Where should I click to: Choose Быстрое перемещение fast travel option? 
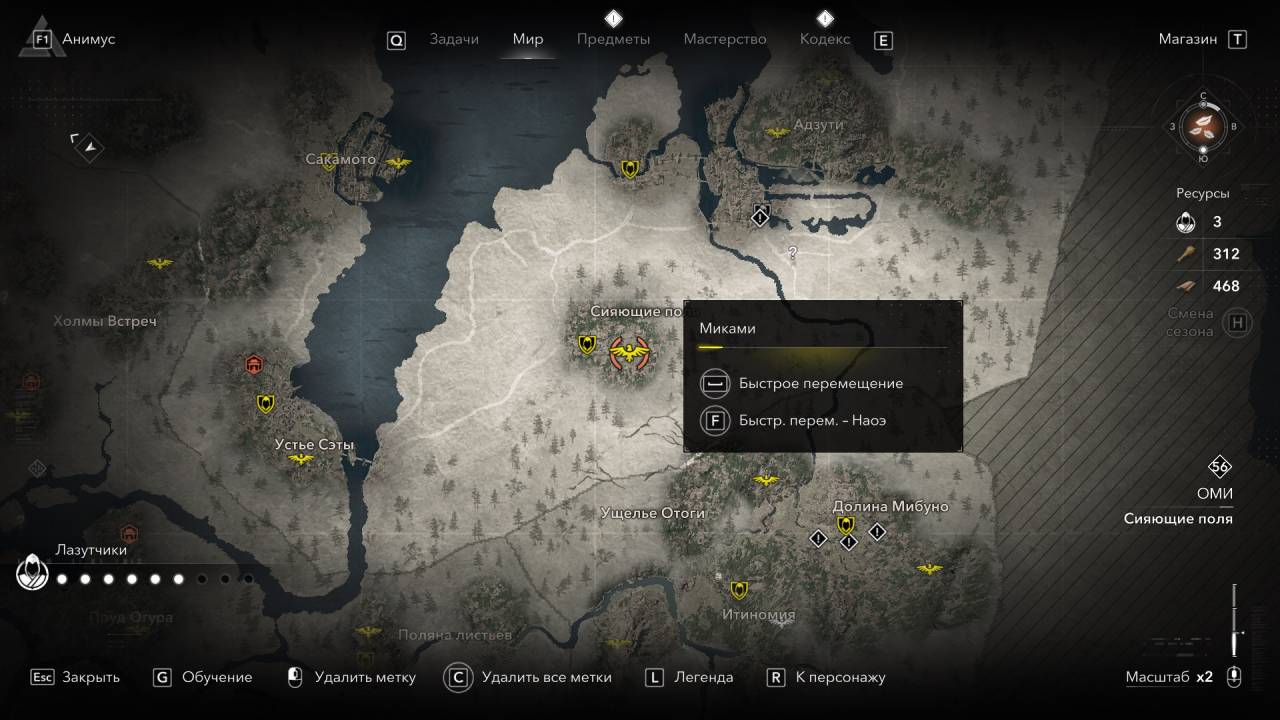820,383
